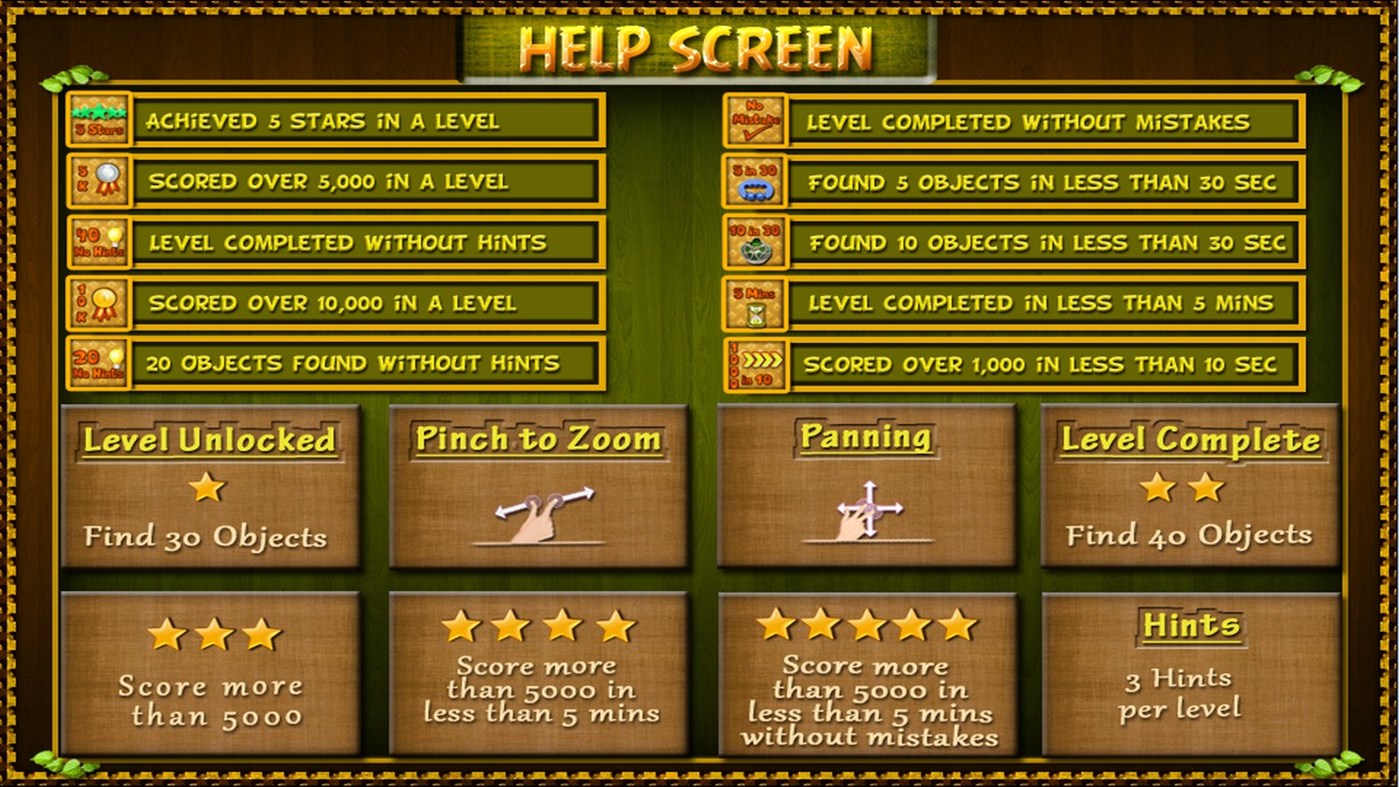This screenshot has height=787, width=1399.
Task: Click the four-star rating panel
Action: pos(537,673)
